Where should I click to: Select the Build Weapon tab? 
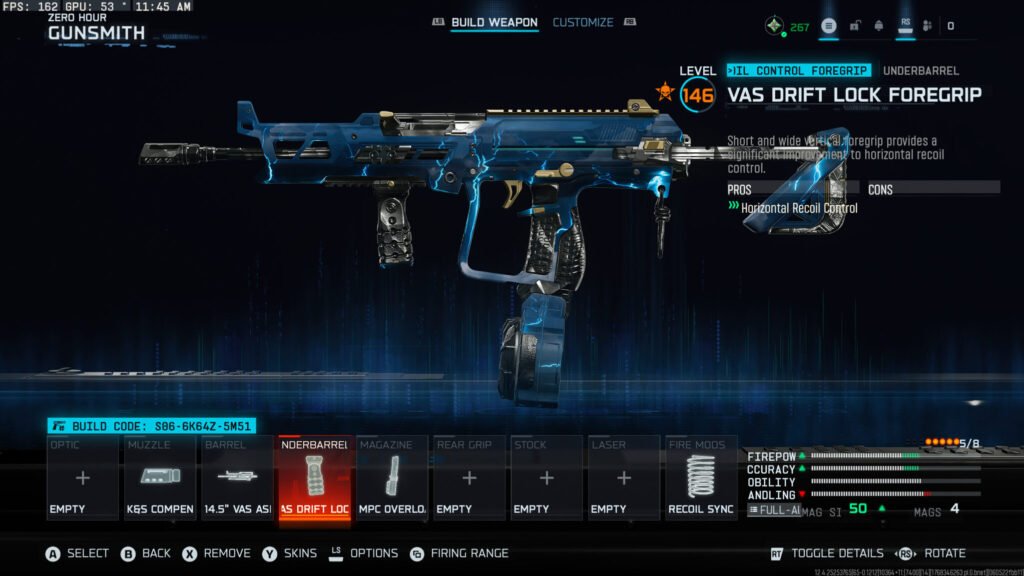pos(494,22)
